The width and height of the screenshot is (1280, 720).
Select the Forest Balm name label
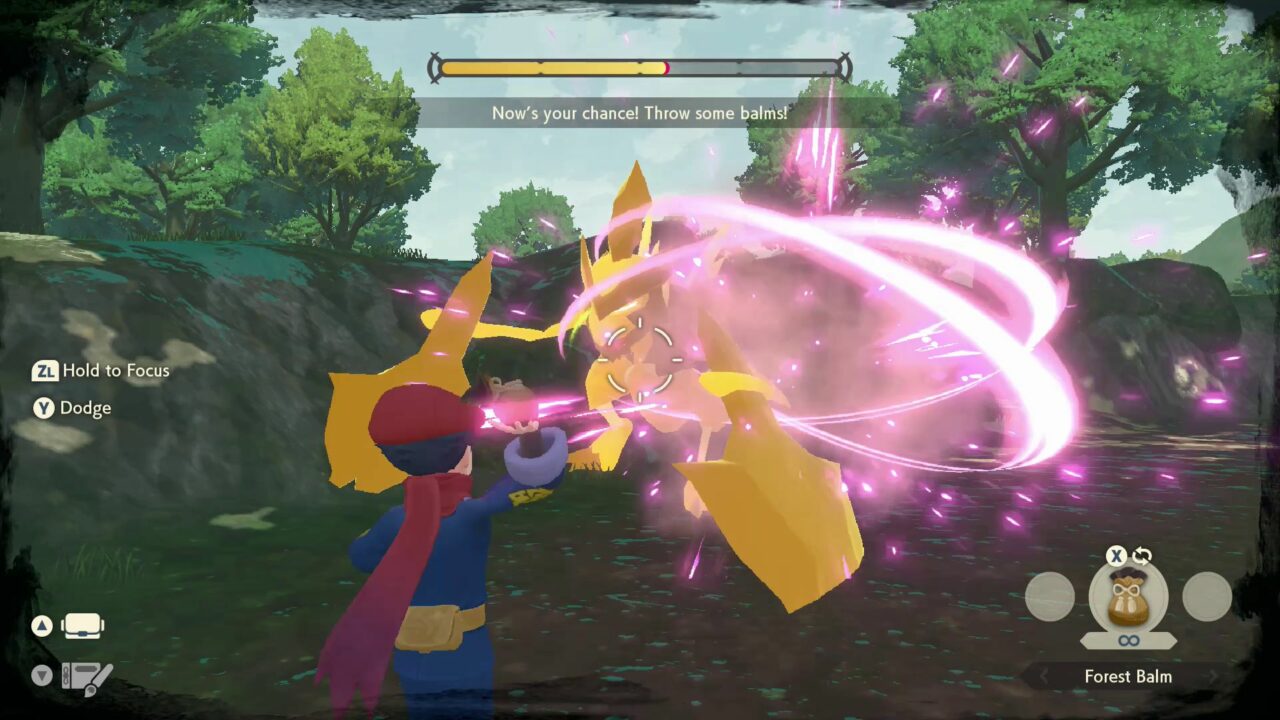[x=1128, y=676]
